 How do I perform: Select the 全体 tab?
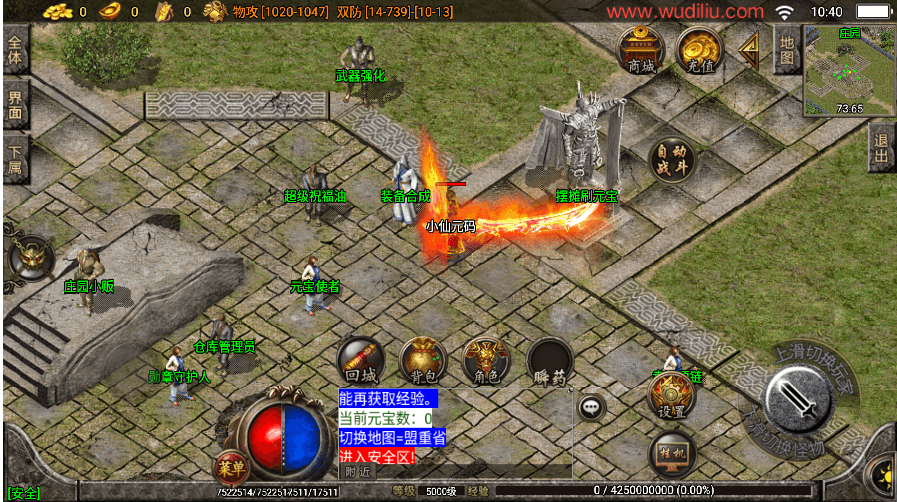tap(14, 50)
